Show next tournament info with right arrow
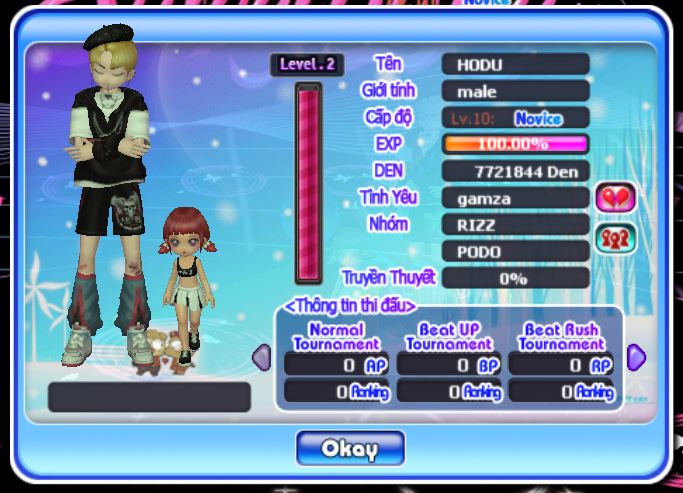Image resolution: width=683 pixels, height=493 pixels. pyautogui.click(x=636, y=357)
